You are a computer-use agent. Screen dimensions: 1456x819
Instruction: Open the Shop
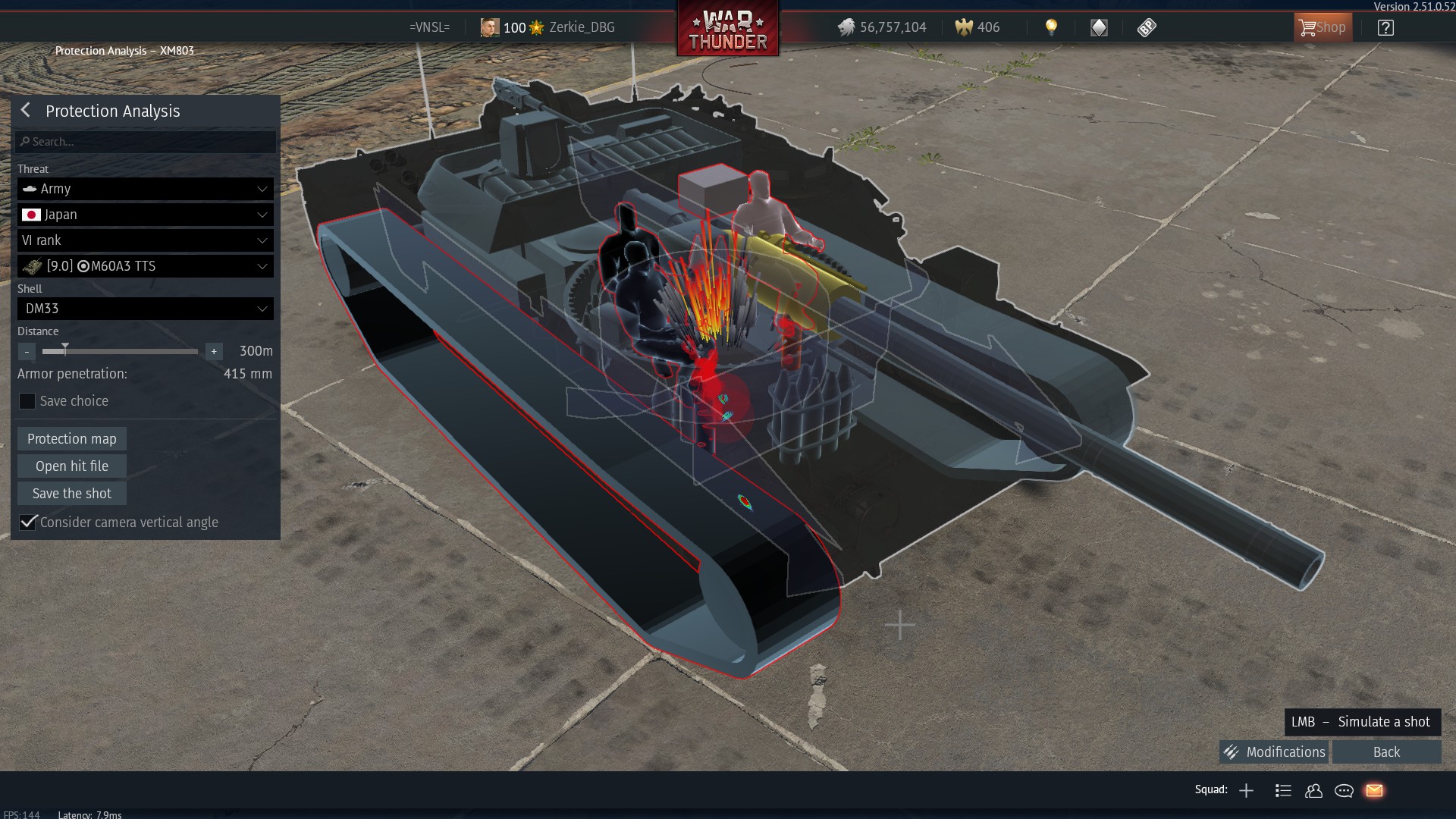(1323, 28)
